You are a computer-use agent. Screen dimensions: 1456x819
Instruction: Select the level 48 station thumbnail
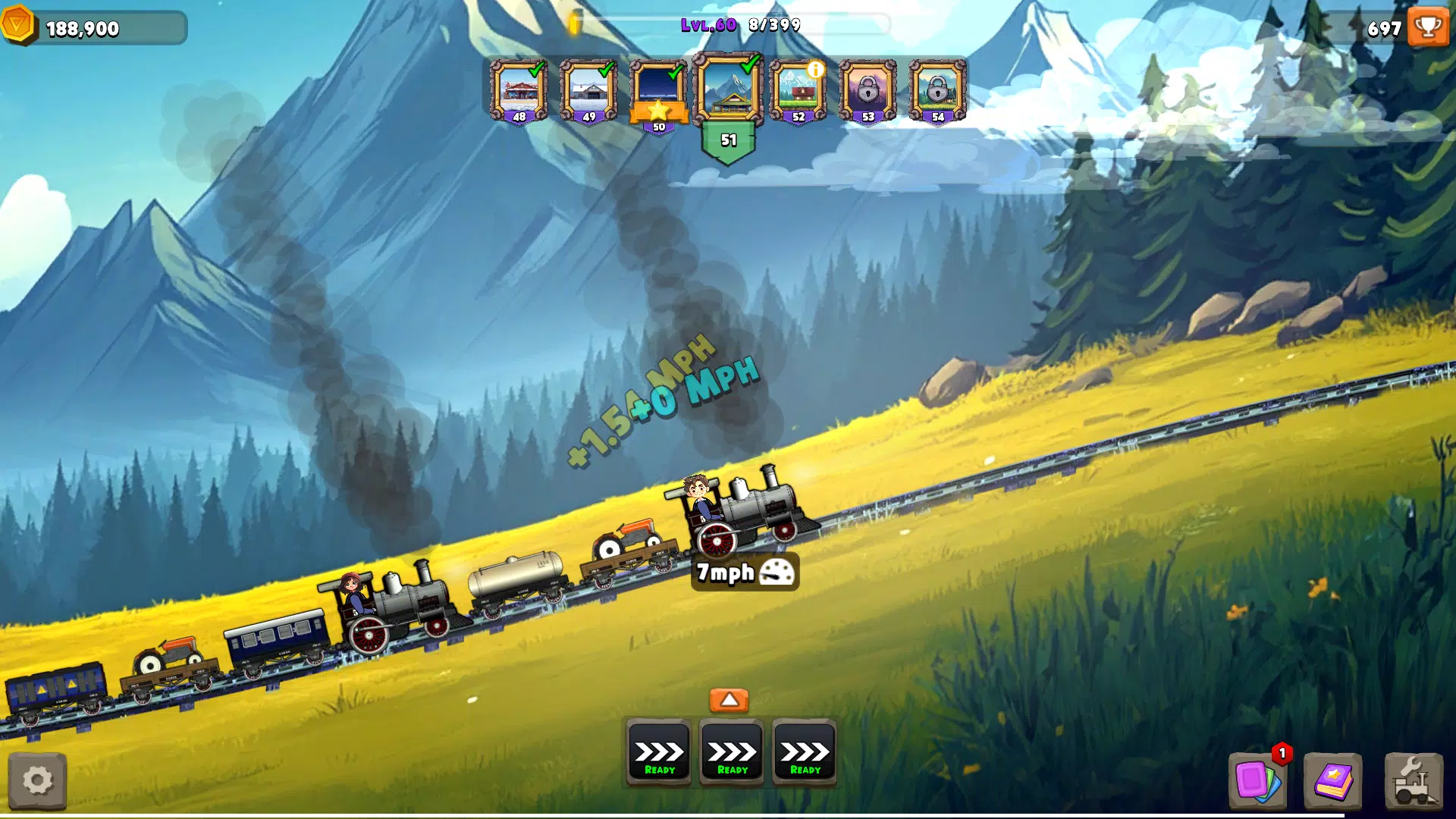[x=519, y=89]
